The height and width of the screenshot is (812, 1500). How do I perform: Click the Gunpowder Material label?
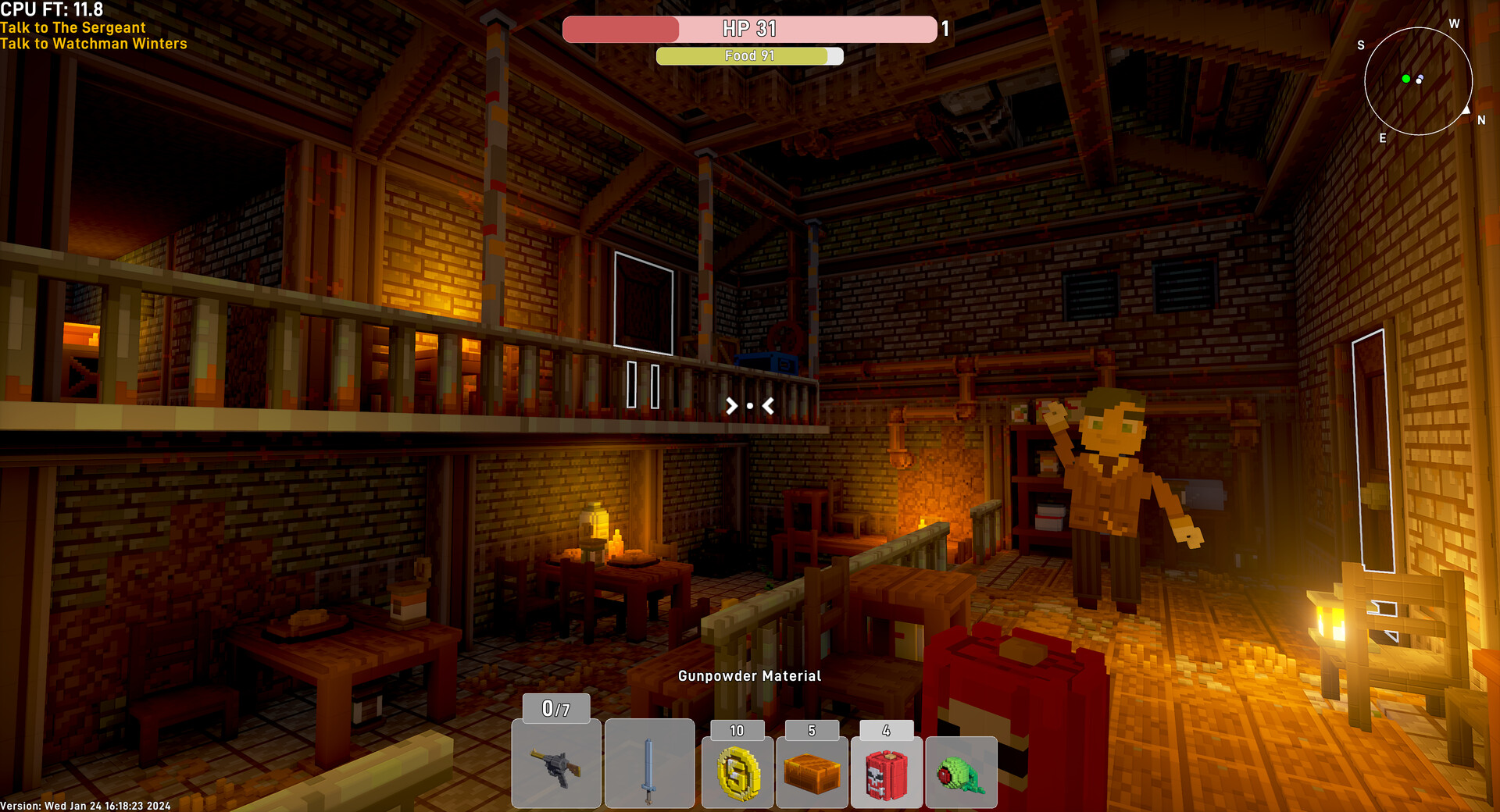749,676
